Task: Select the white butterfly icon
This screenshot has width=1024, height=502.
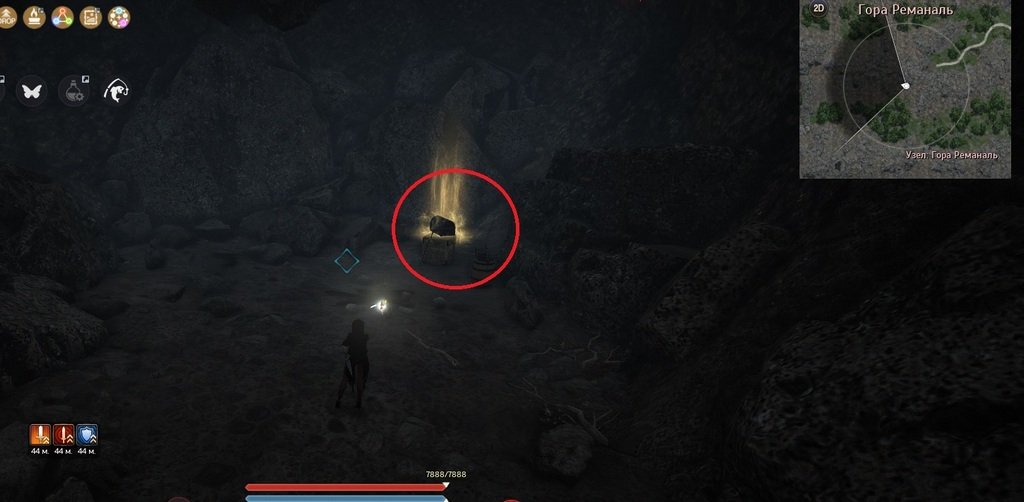Action: tap(32, 91)
